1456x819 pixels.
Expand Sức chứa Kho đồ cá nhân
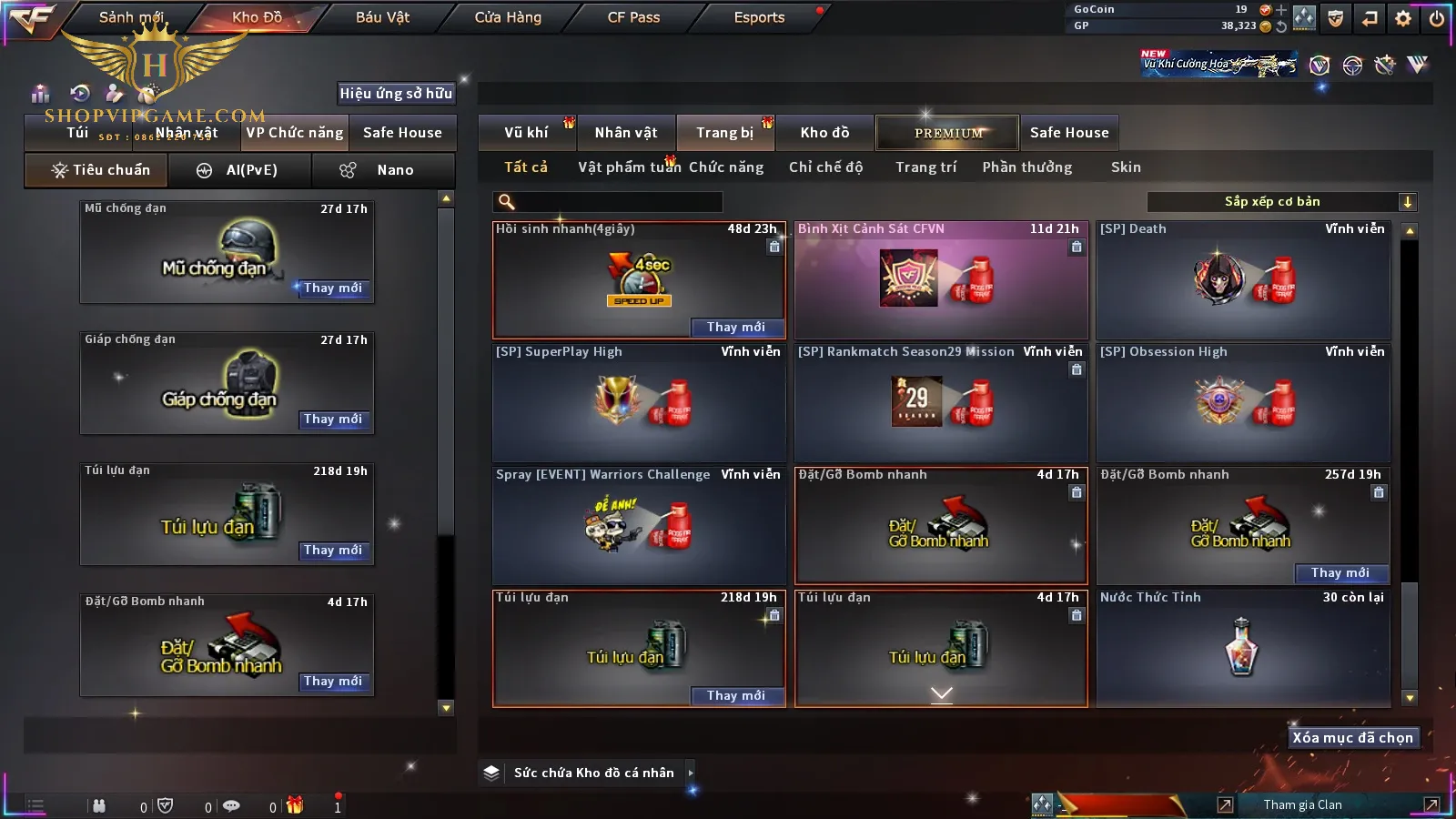(x=591, y=773)
